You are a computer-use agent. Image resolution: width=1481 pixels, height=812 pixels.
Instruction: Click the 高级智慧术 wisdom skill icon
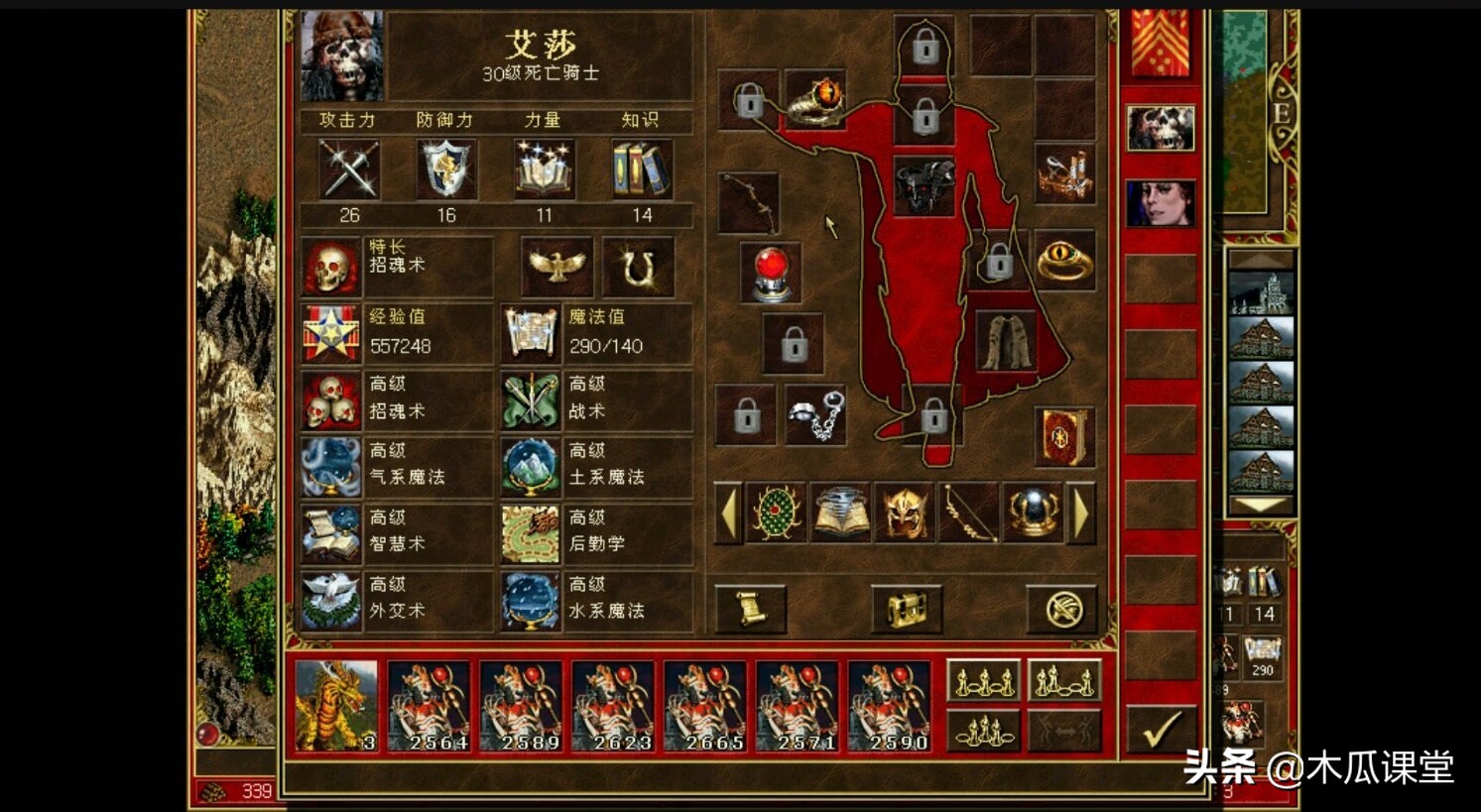330,533
